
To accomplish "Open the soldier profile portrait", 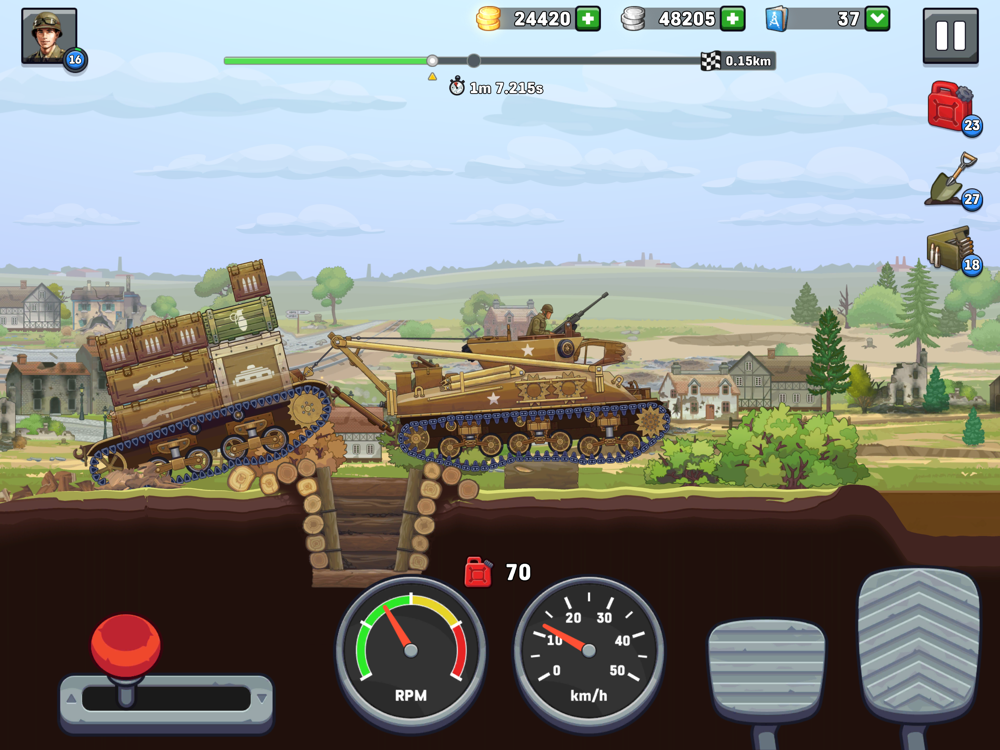I will point(49,37).
